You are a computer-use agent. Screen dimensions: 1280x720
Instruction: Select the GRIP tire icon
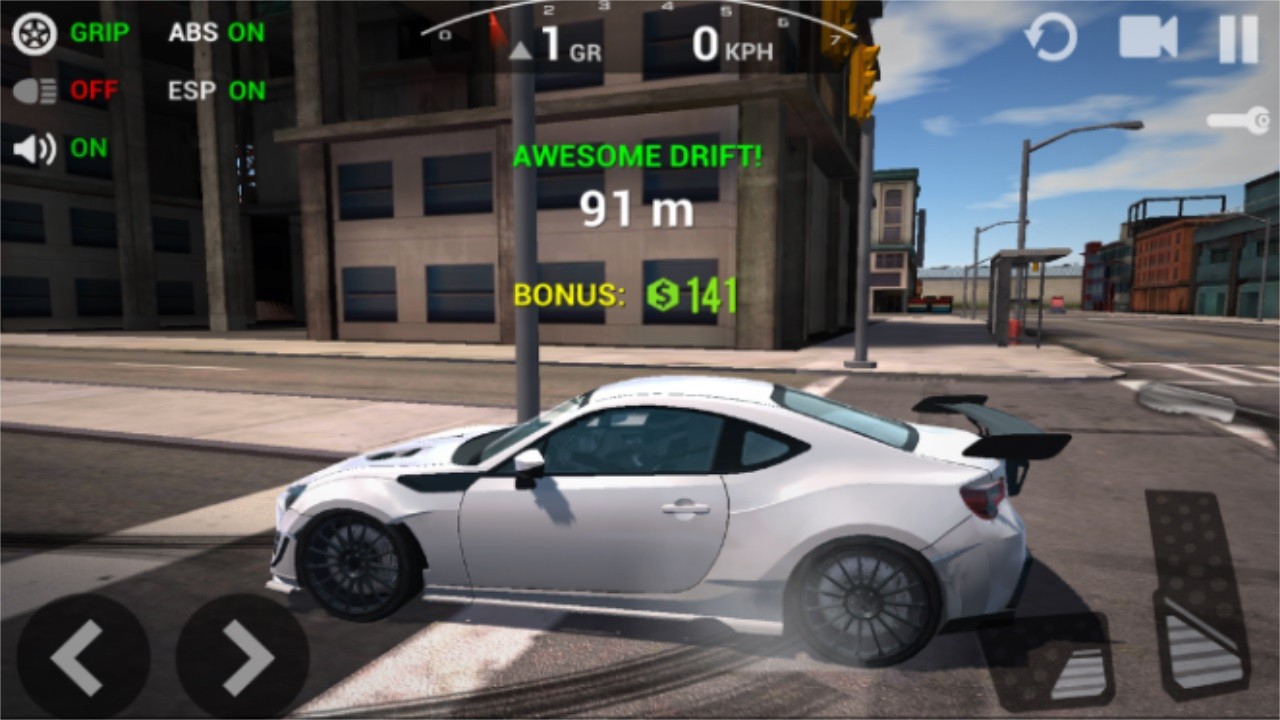33,32
